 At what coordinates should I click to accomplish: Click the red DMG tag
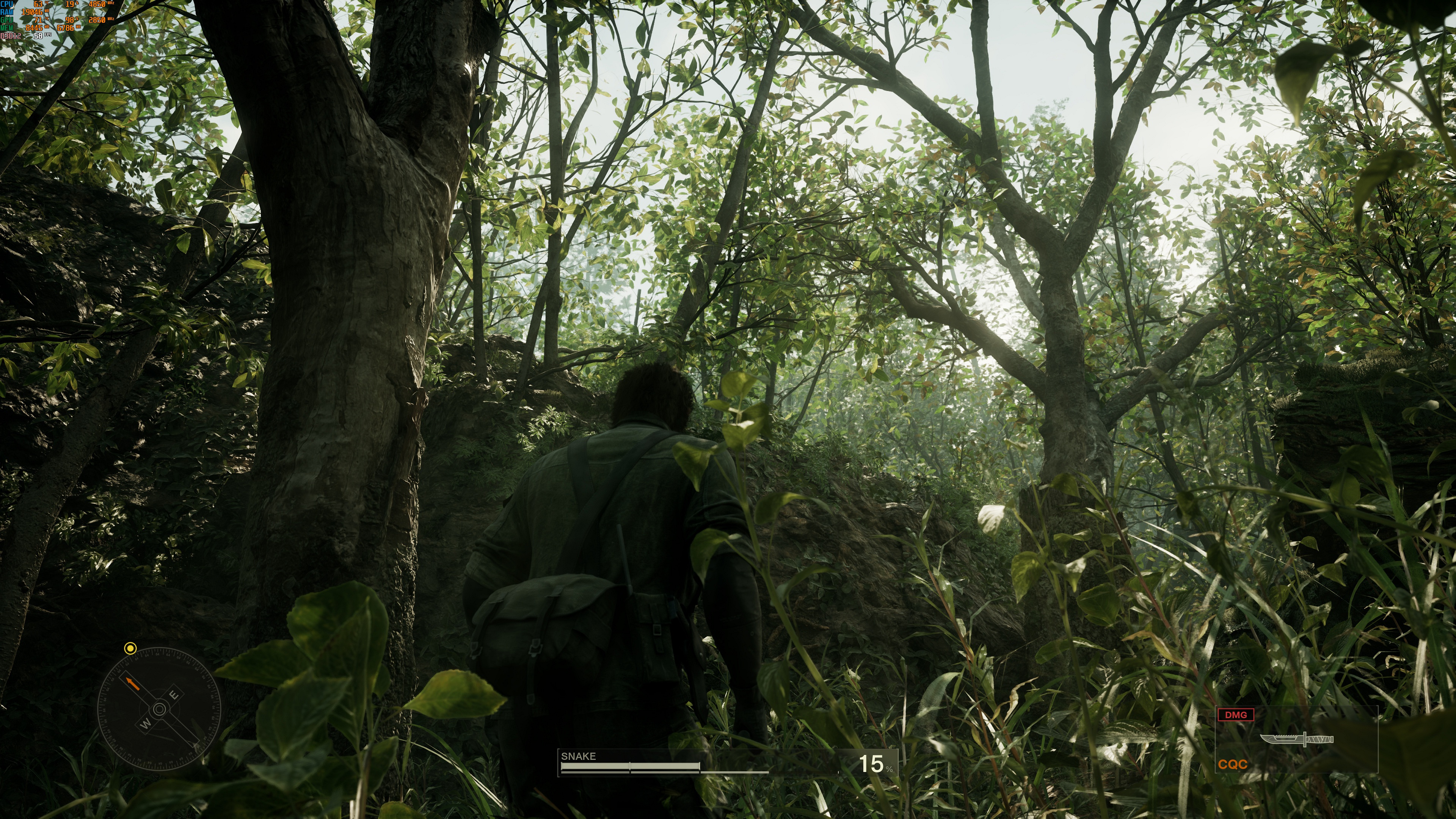(1236, 715)
